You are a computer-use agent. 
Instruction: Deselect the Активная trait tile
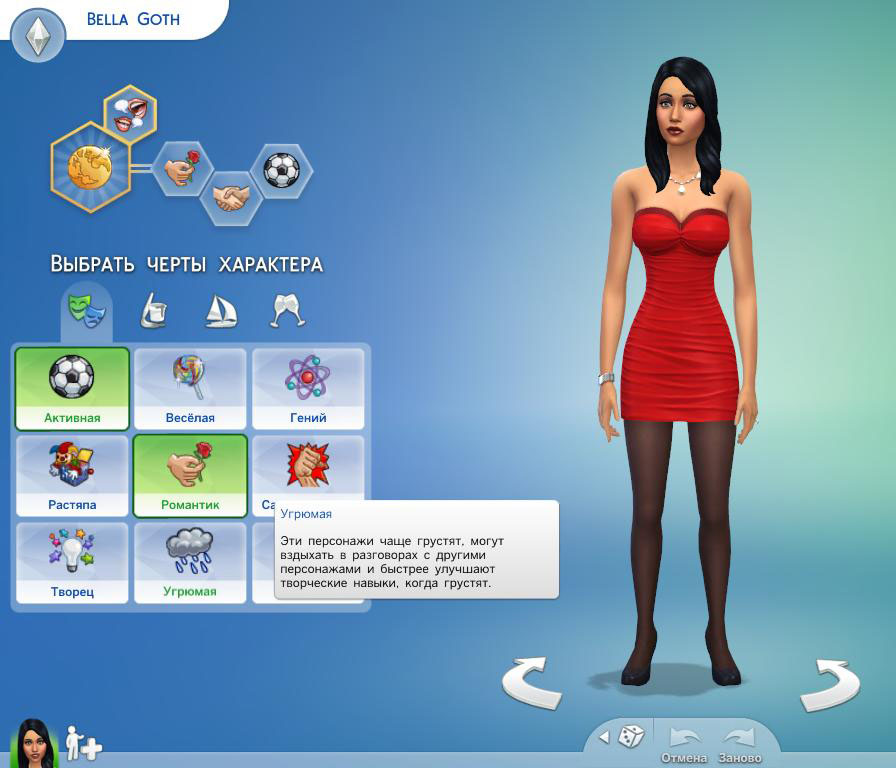point(72,389)
